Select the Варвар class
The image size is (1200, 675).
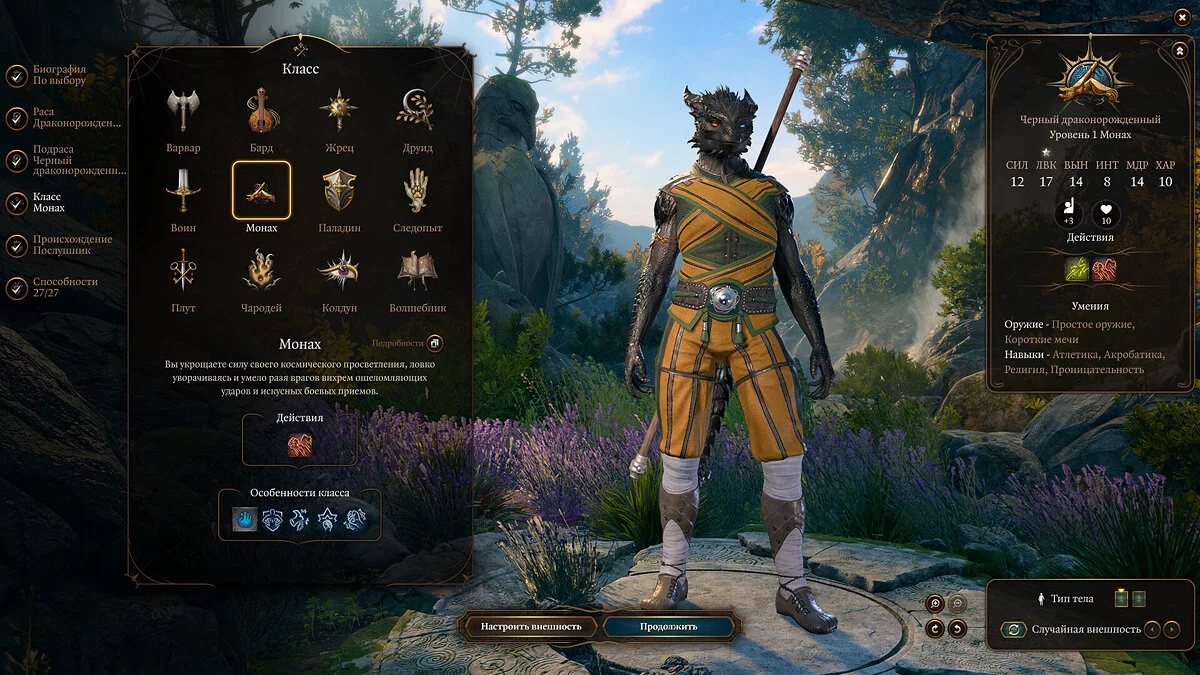183,112
